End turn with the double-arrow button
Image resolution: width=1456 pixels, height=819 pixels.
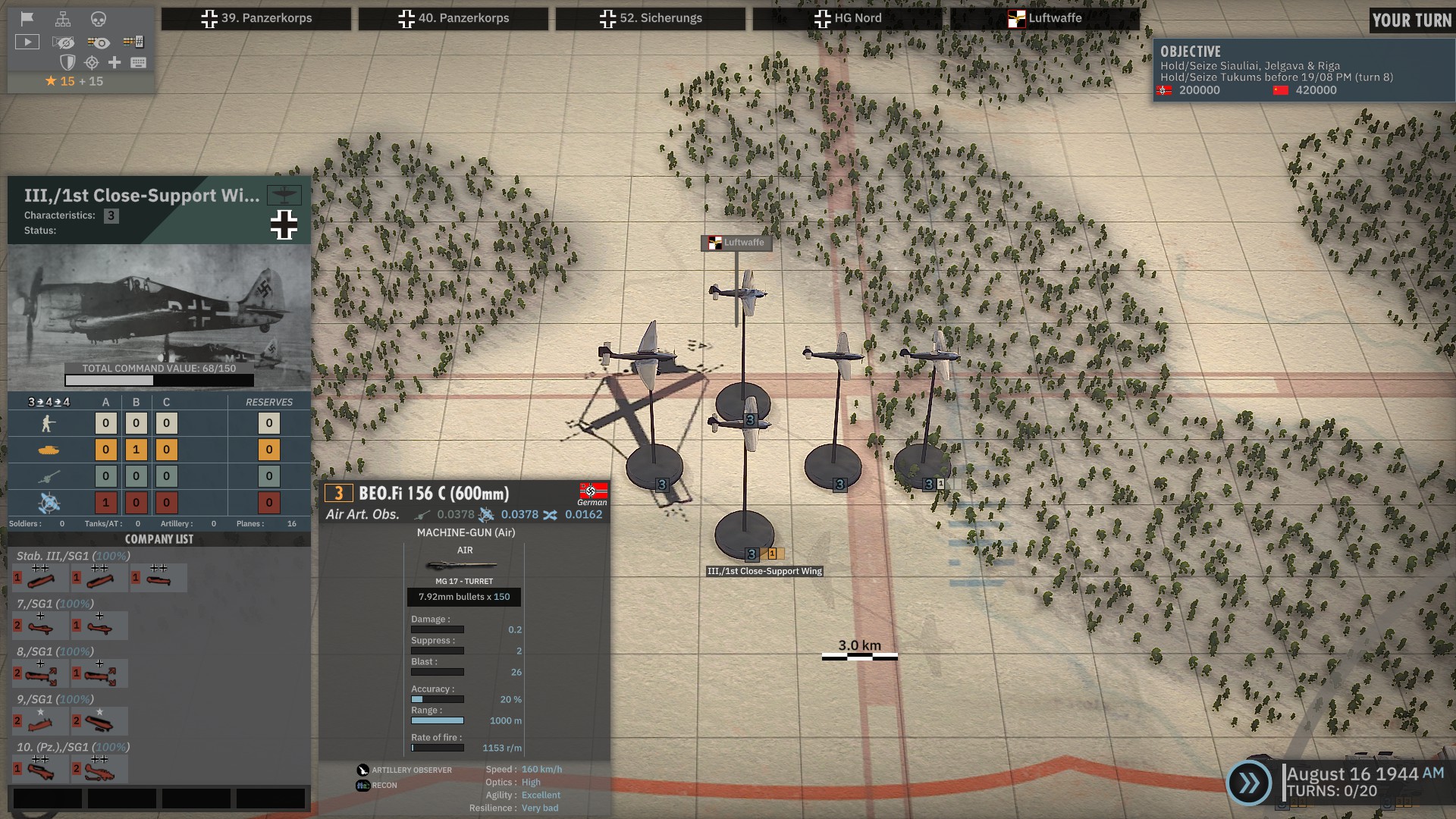[x=1248, y=783]
